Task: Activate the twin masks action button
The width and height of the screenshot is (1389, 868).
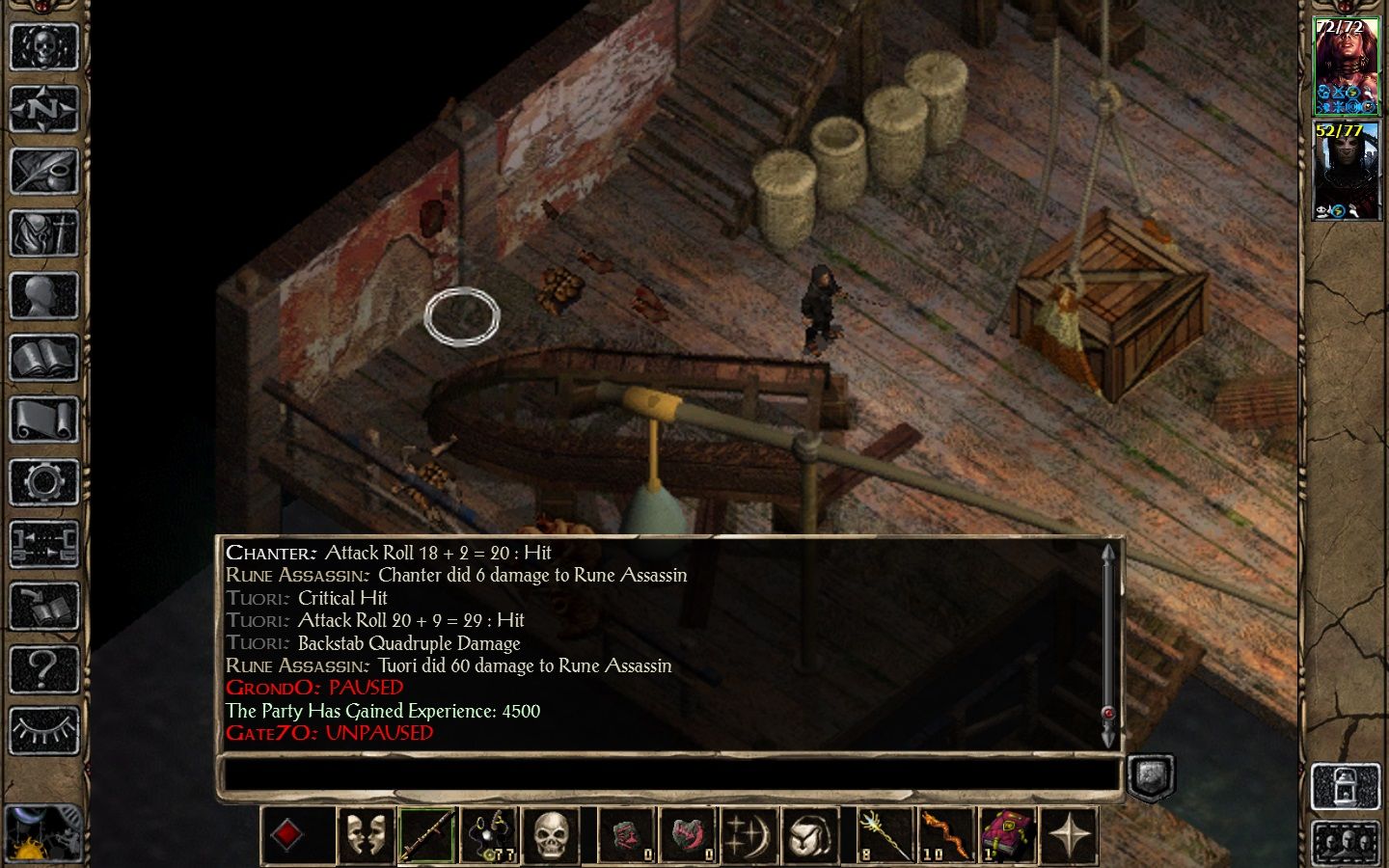Action: [366, 835]
